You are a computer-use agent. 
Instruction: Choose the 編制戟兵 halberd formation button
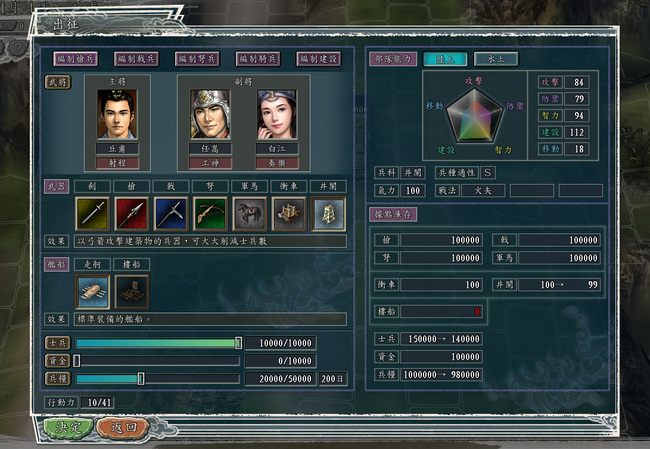pyautogui.click(x=137, y=59)
